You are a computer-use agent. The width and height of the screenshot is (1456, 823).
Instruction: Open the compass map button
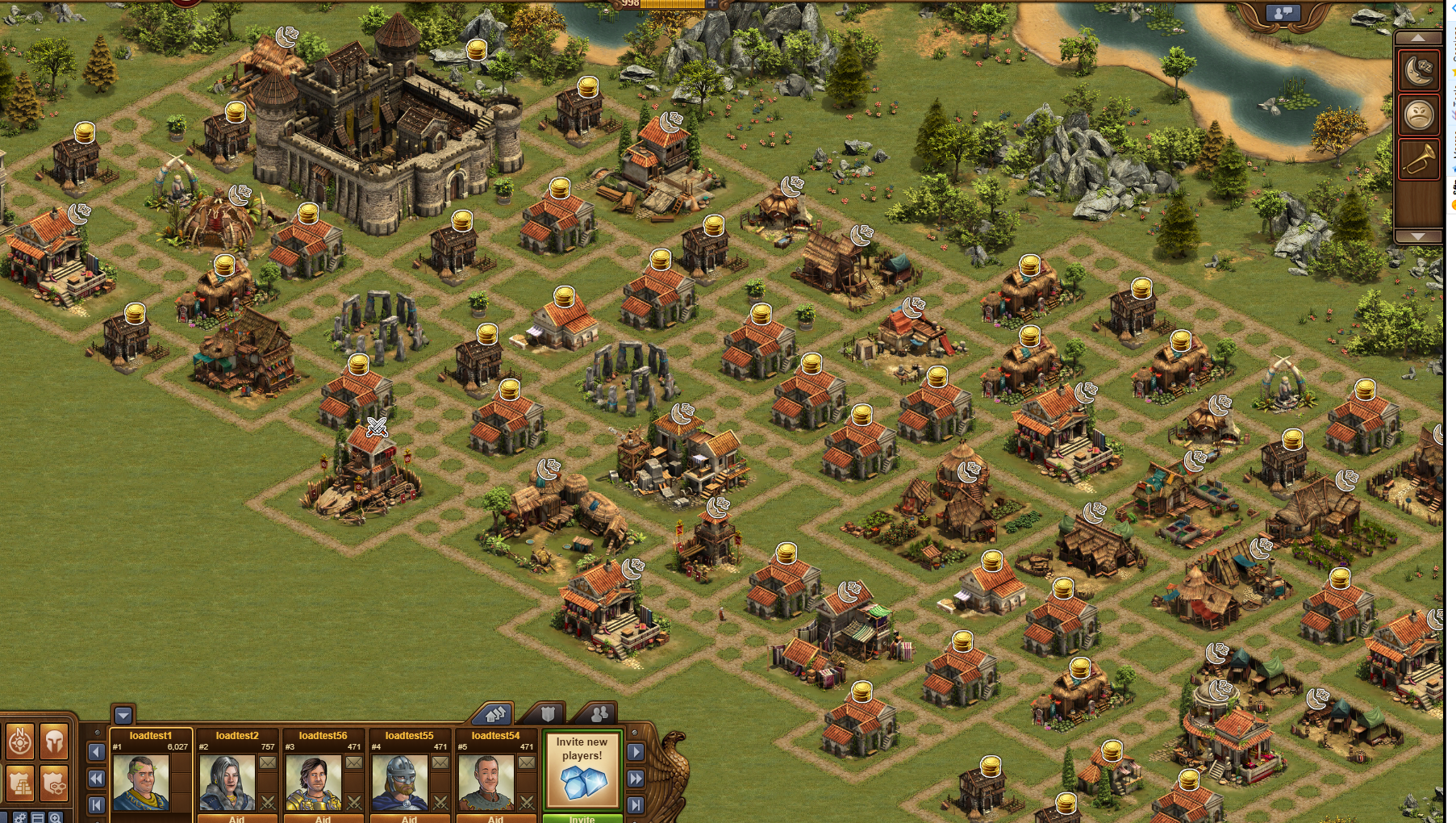tap(20, 742)
